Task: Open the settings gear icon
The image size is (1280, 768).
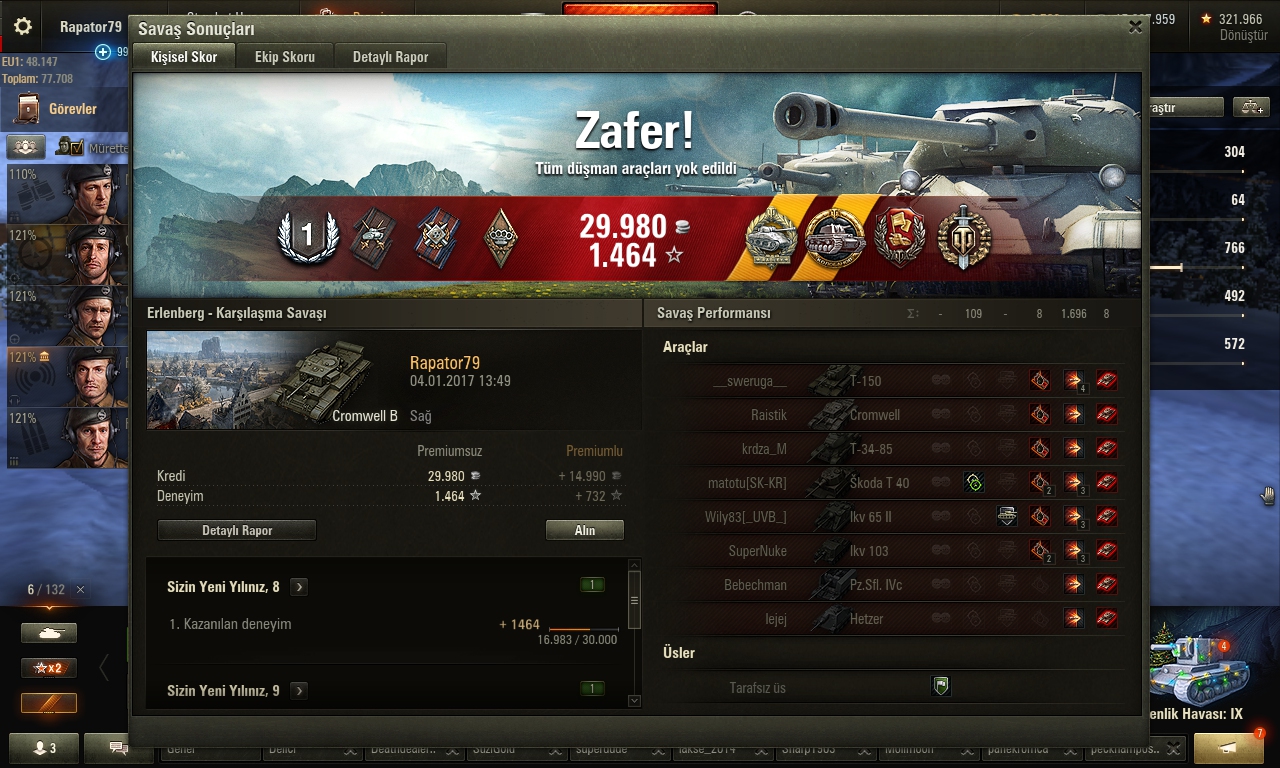Action: [23, 27]
